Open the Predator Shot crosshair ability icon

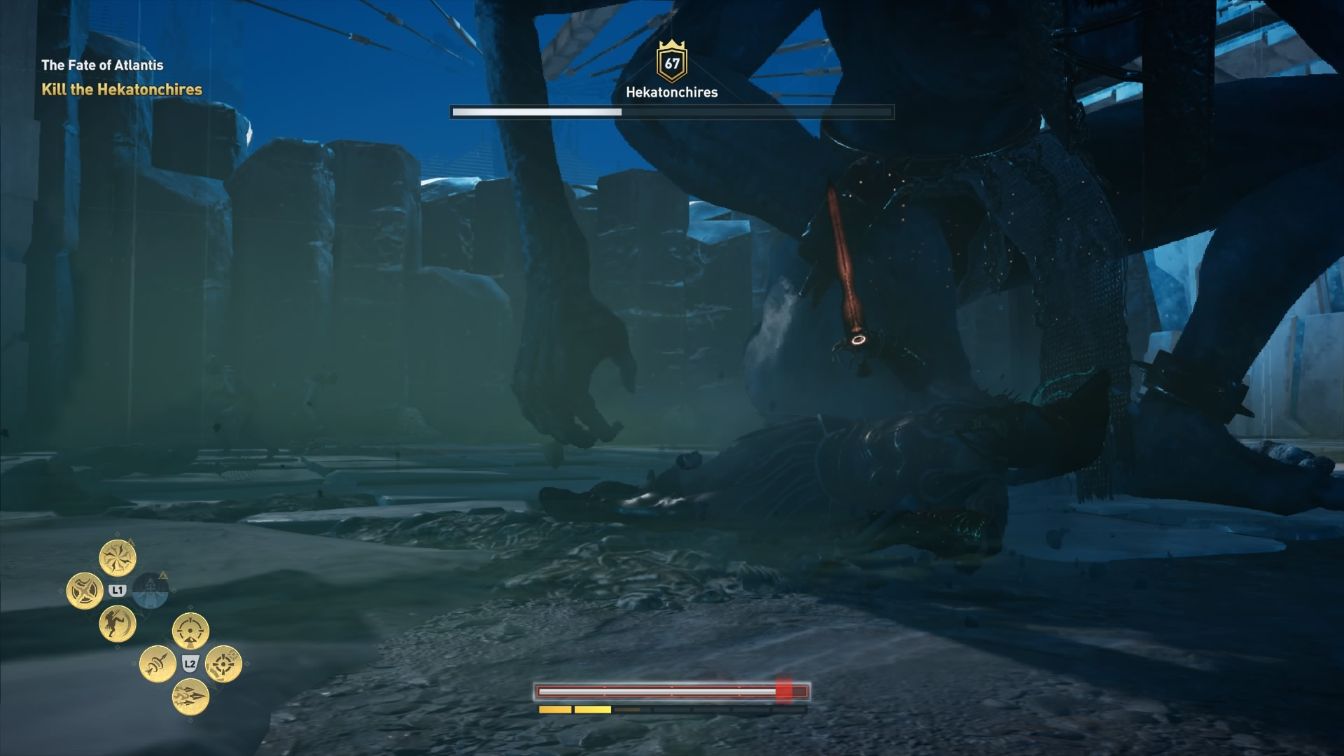pos(190,630)
